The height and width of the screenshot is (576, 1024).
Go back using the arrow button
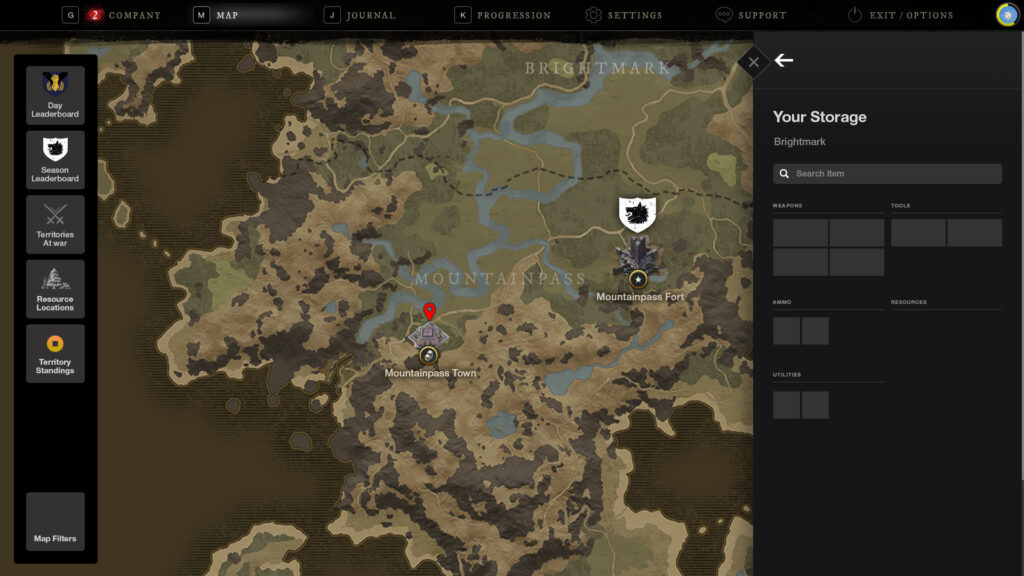point(784,61)
